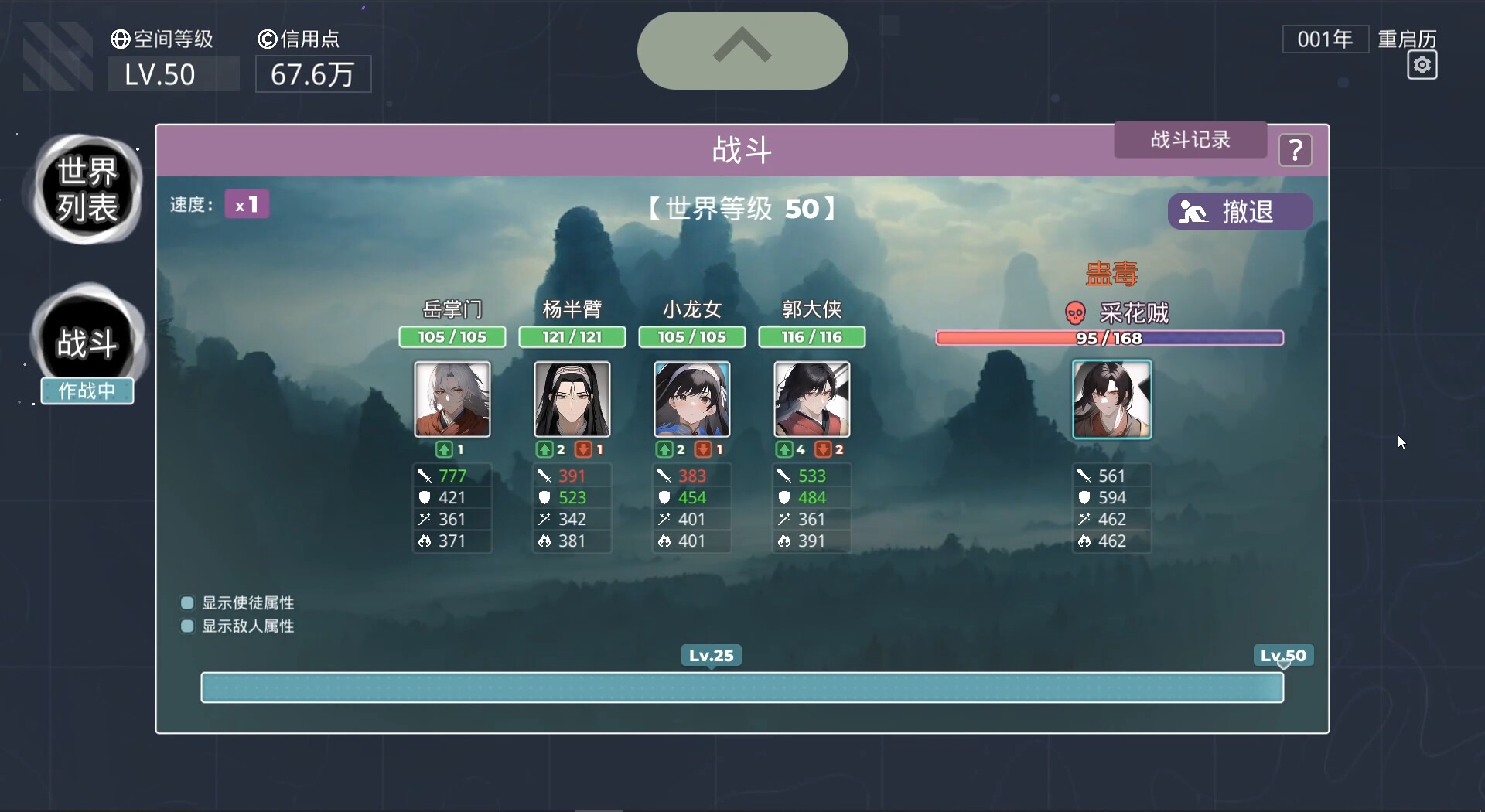Click the Lv.25 to Lv.50 progress bar
Image resolution: width=1485 pixels, height=812 pixels.
[742, 687]
